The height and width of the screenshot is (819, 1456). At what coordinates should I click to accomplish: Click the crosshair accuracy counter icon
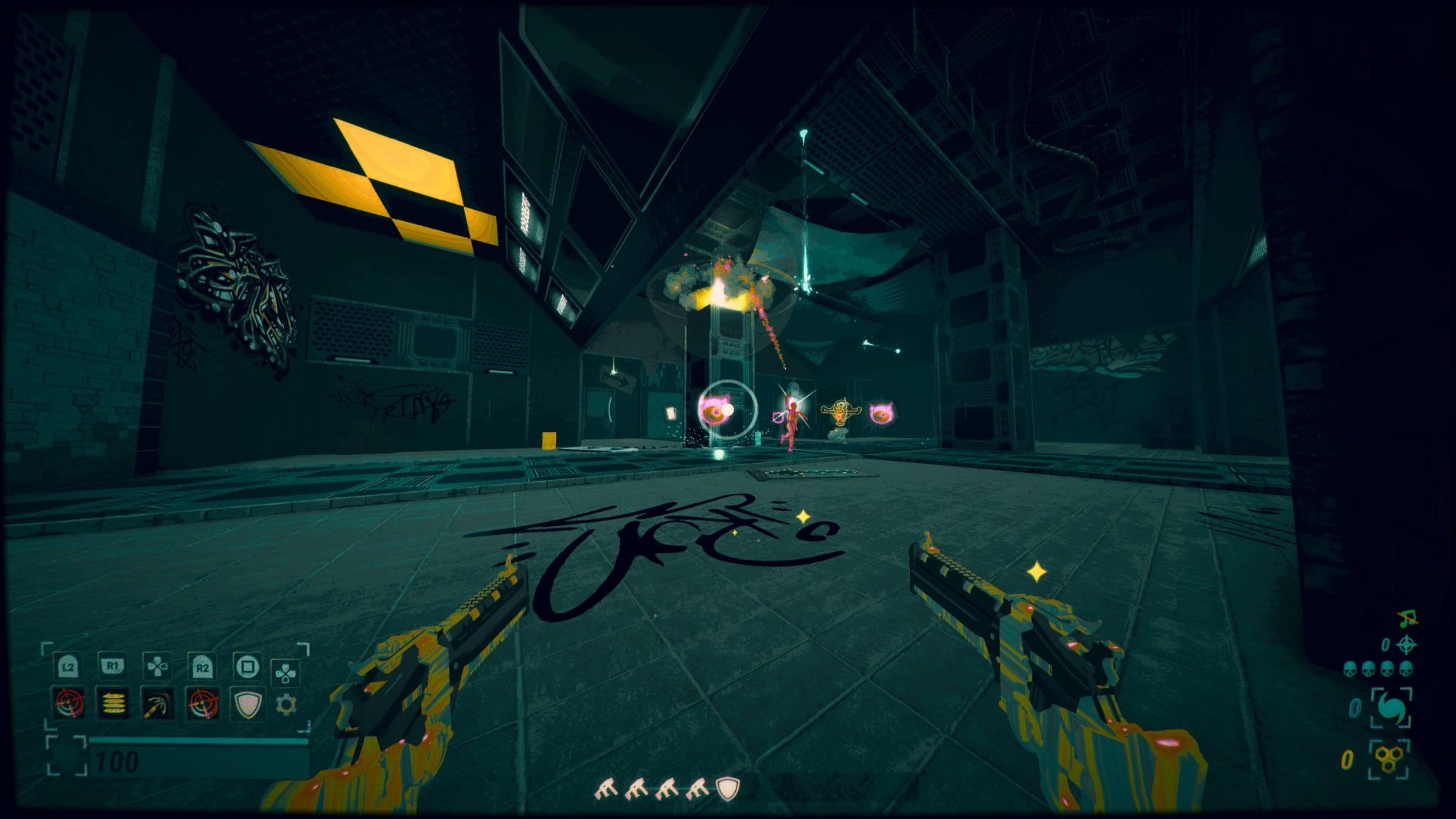point(1407,644)
